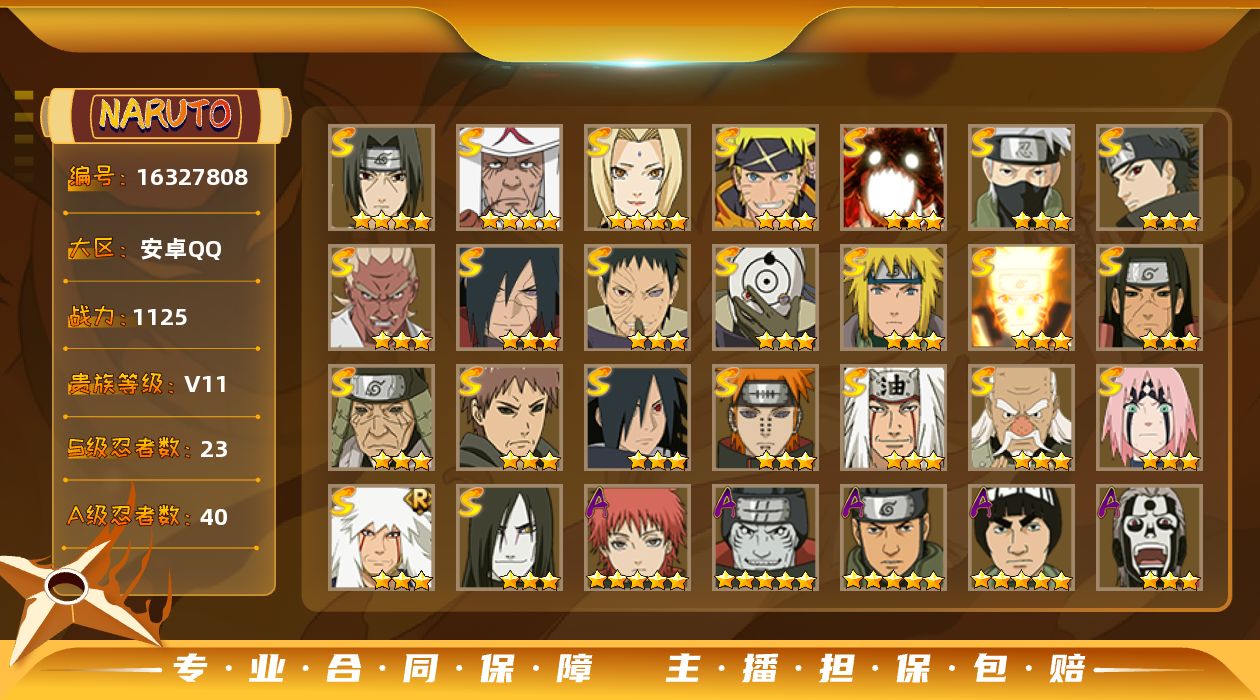Select the bearded Asuma portrait
This screenshot has width=1260, height=700.
tap(893, 537)
